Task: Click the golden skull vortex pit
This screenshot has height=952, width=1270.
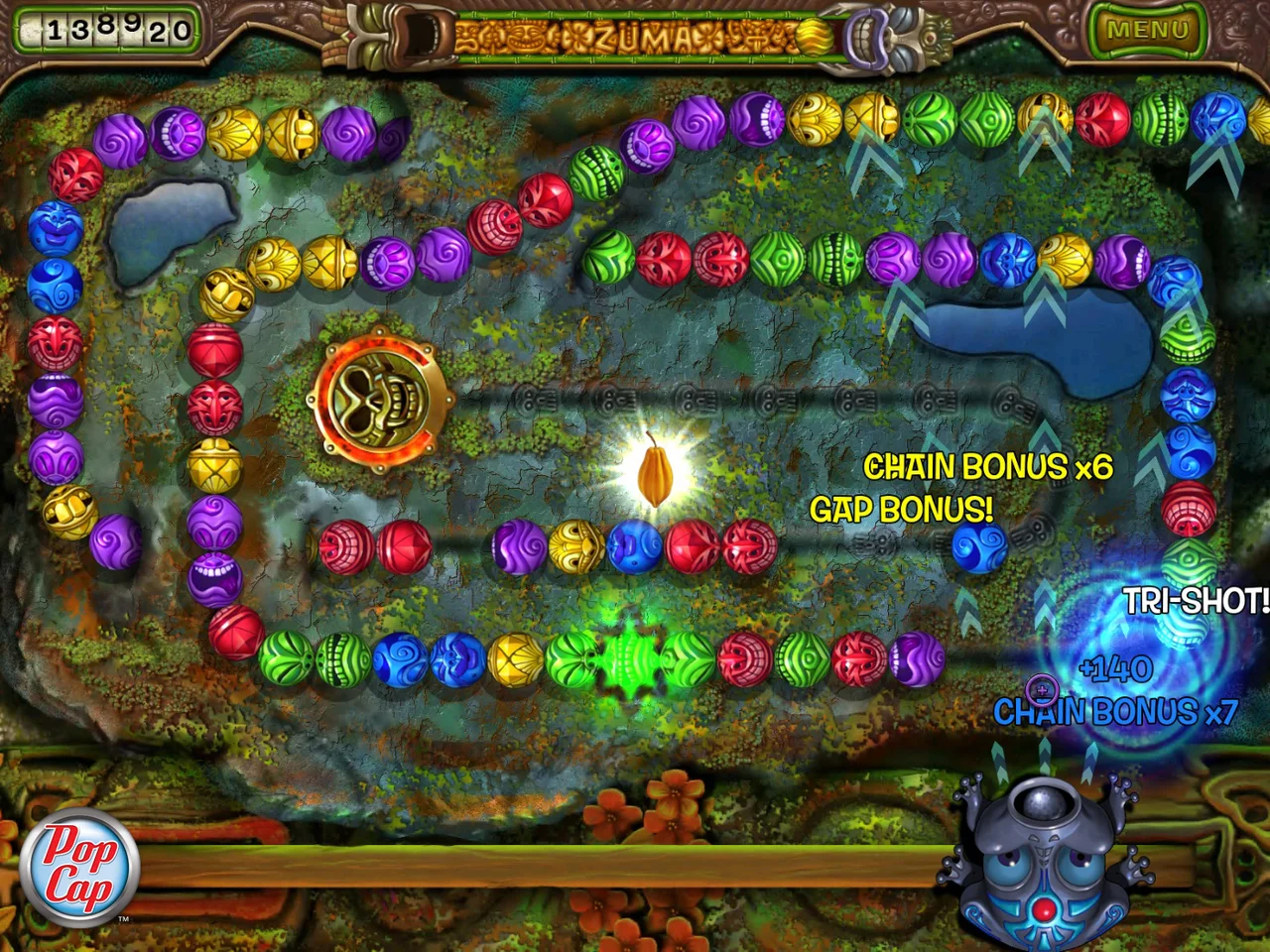Action: coord(380,399)
